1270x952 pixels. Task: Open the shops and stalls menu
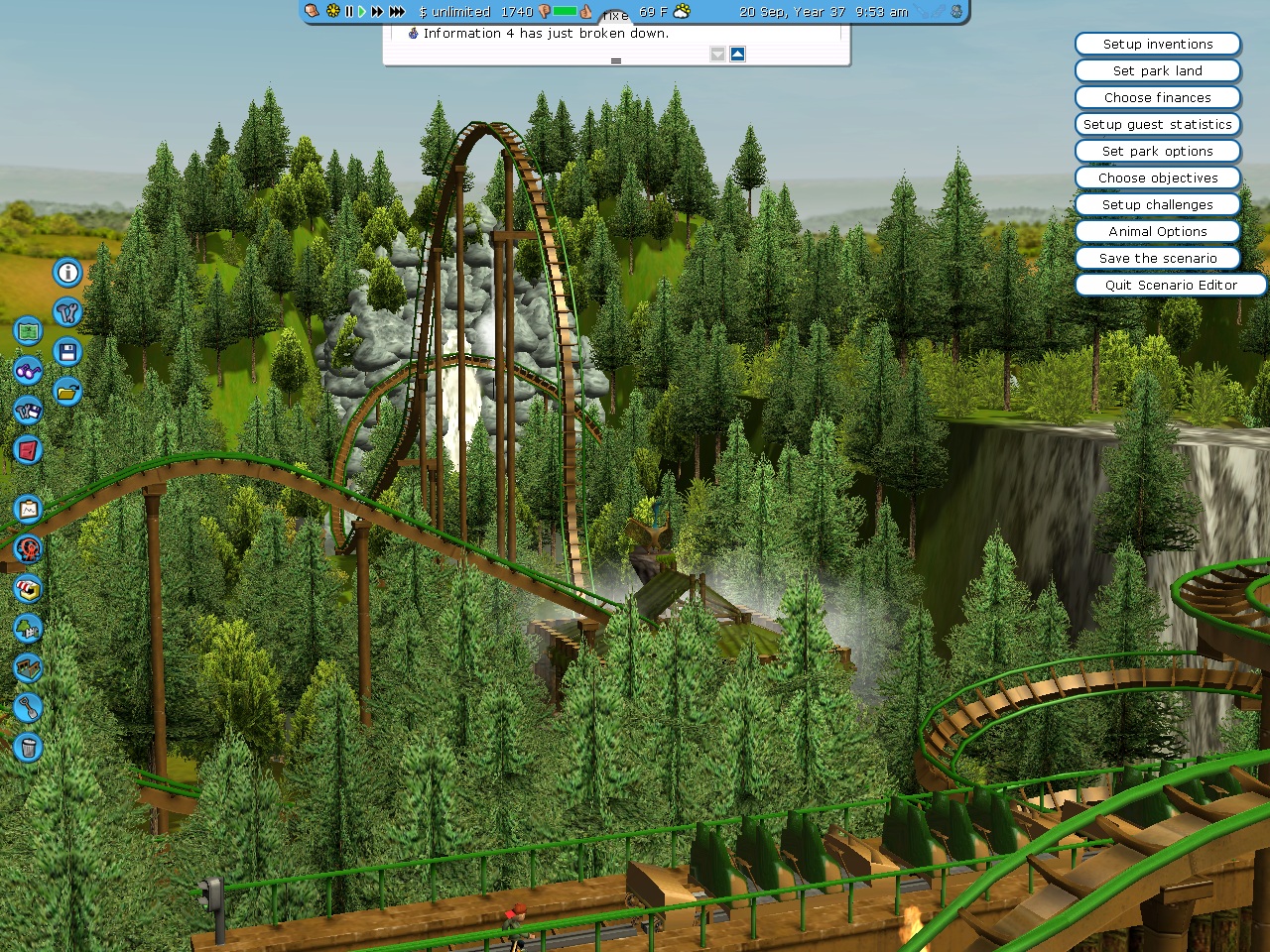(x=28, y=589)
